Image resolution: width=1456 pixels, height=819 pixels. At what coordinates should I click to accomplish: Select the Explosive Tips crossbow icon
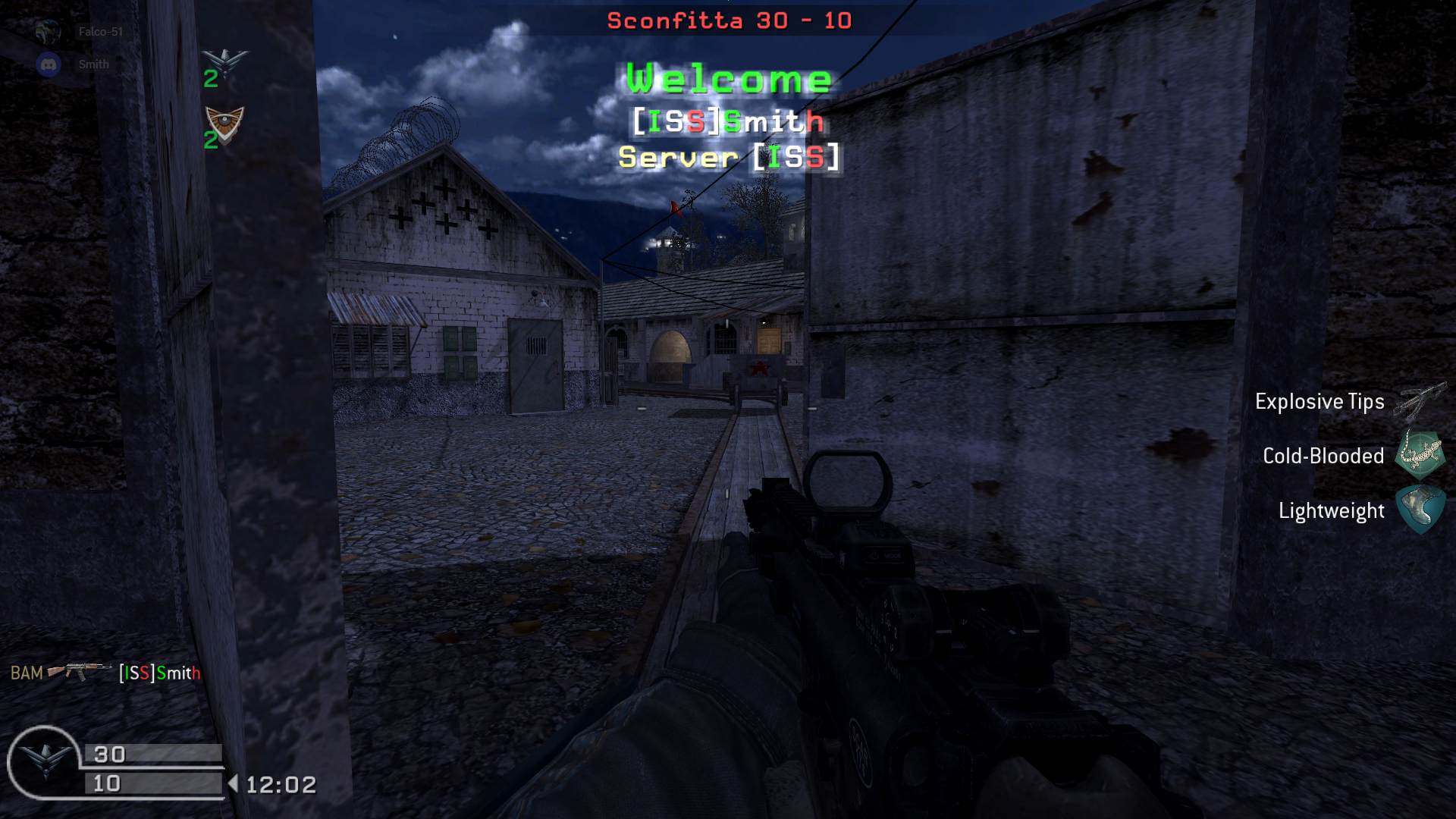coord(1420,401)
